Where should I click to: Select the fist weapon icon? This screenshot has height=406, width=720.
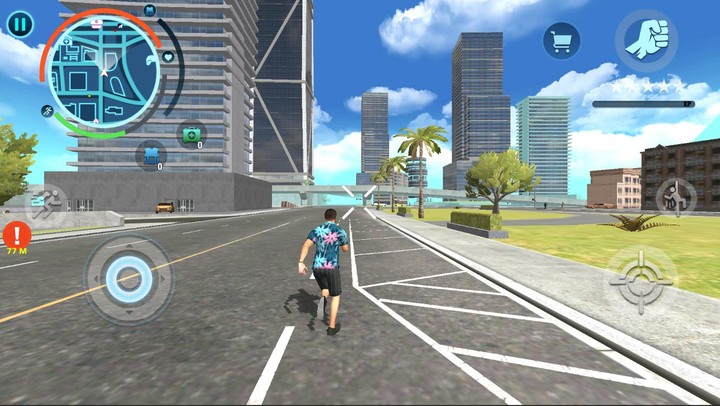pos(645,40)
